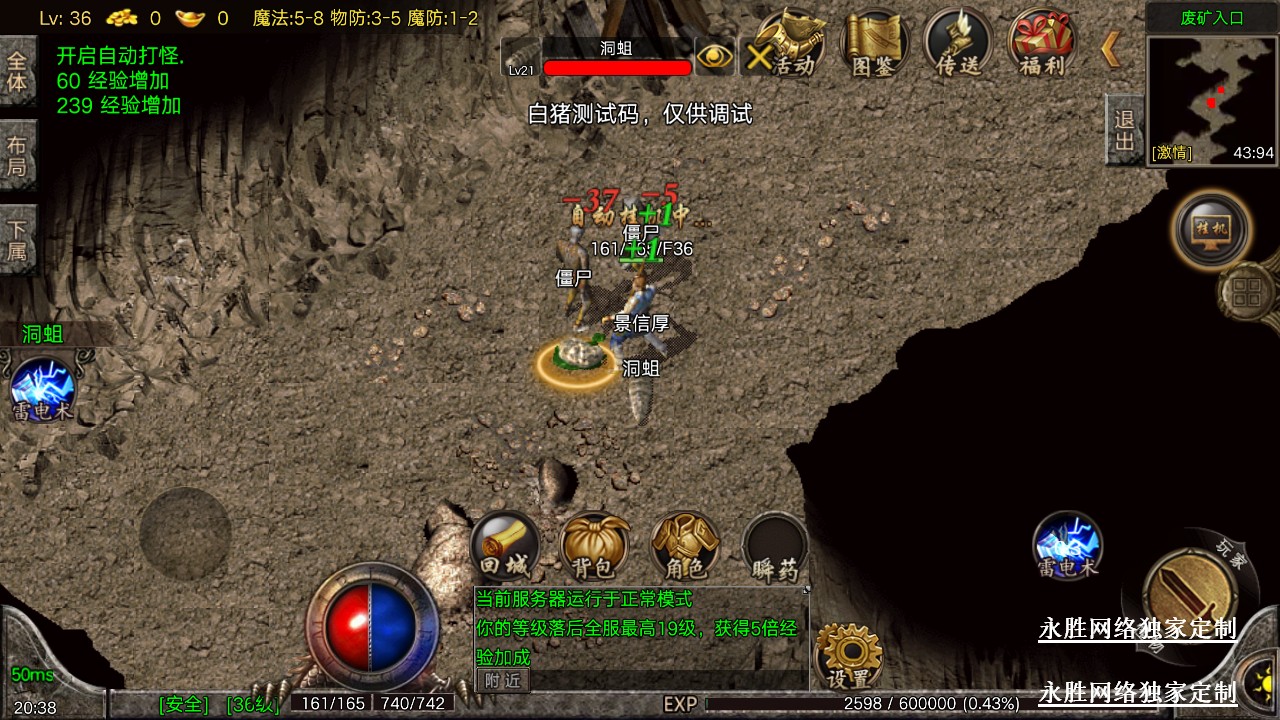Viewport: 1280px width, 720px height.
Task: Select the 附近 nearby chat tab
Action: [503, 680]
